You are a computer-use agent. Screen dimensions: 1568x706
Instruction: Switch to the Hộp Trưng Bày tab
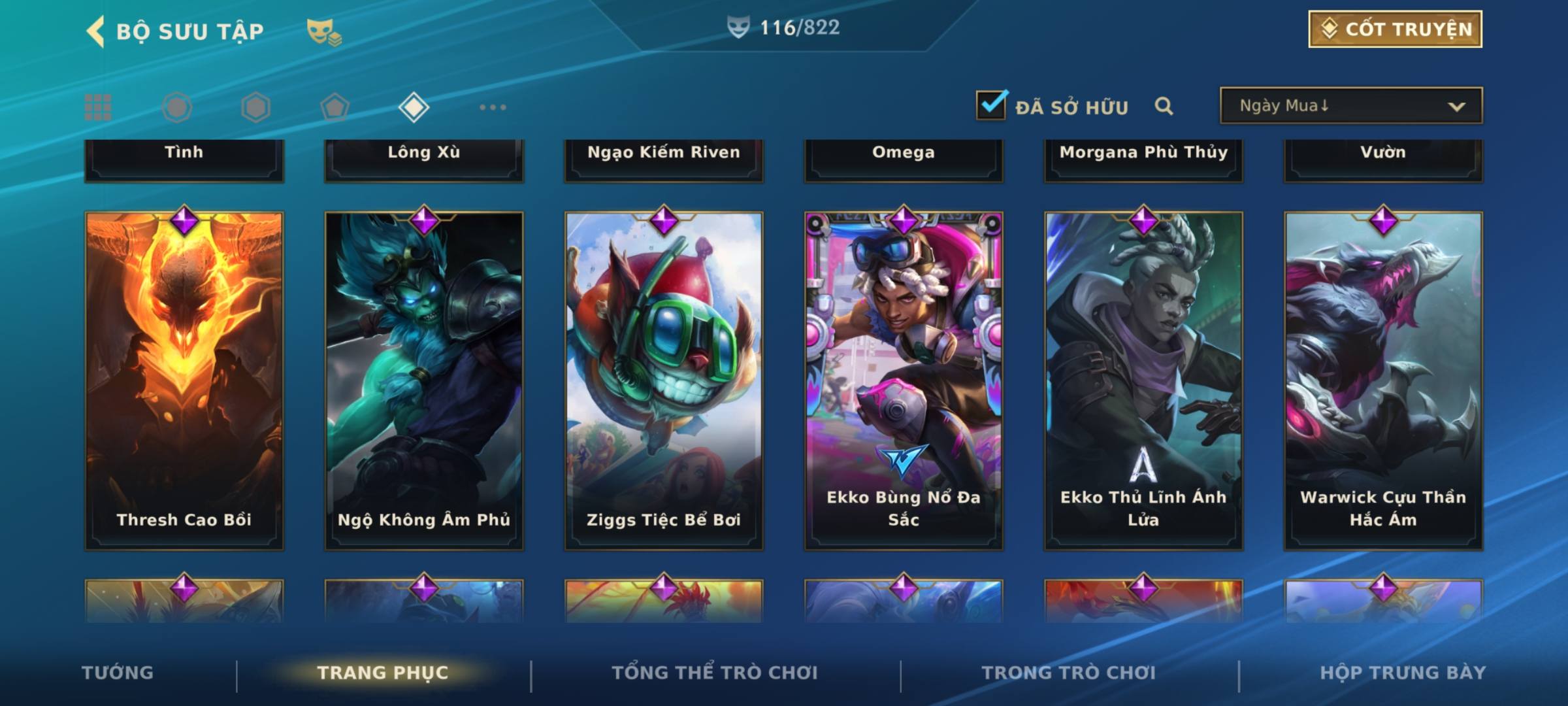pyautogui.click(x=1403, y=673)
